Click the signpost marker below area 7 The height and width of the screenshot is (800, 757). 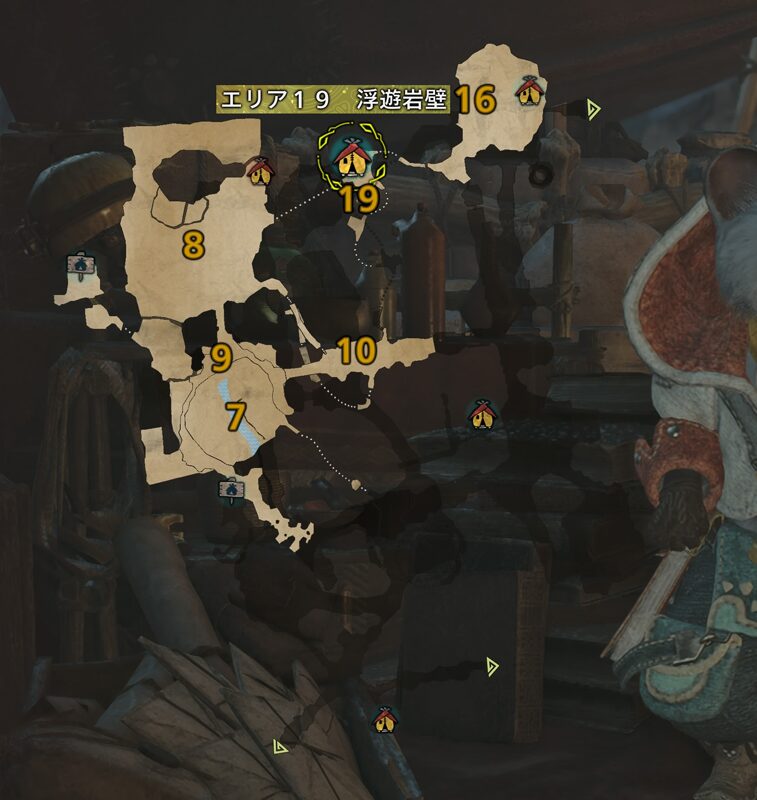(x=231, y=489)
